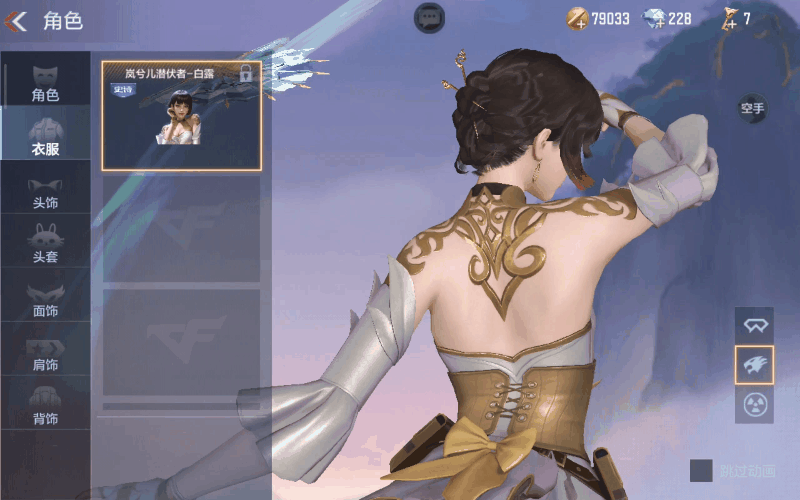This screenshot has height=500, width=800.
Task: Toggle the 跳过动画 skip animation checkbox
Action: [x=701, y=470]
